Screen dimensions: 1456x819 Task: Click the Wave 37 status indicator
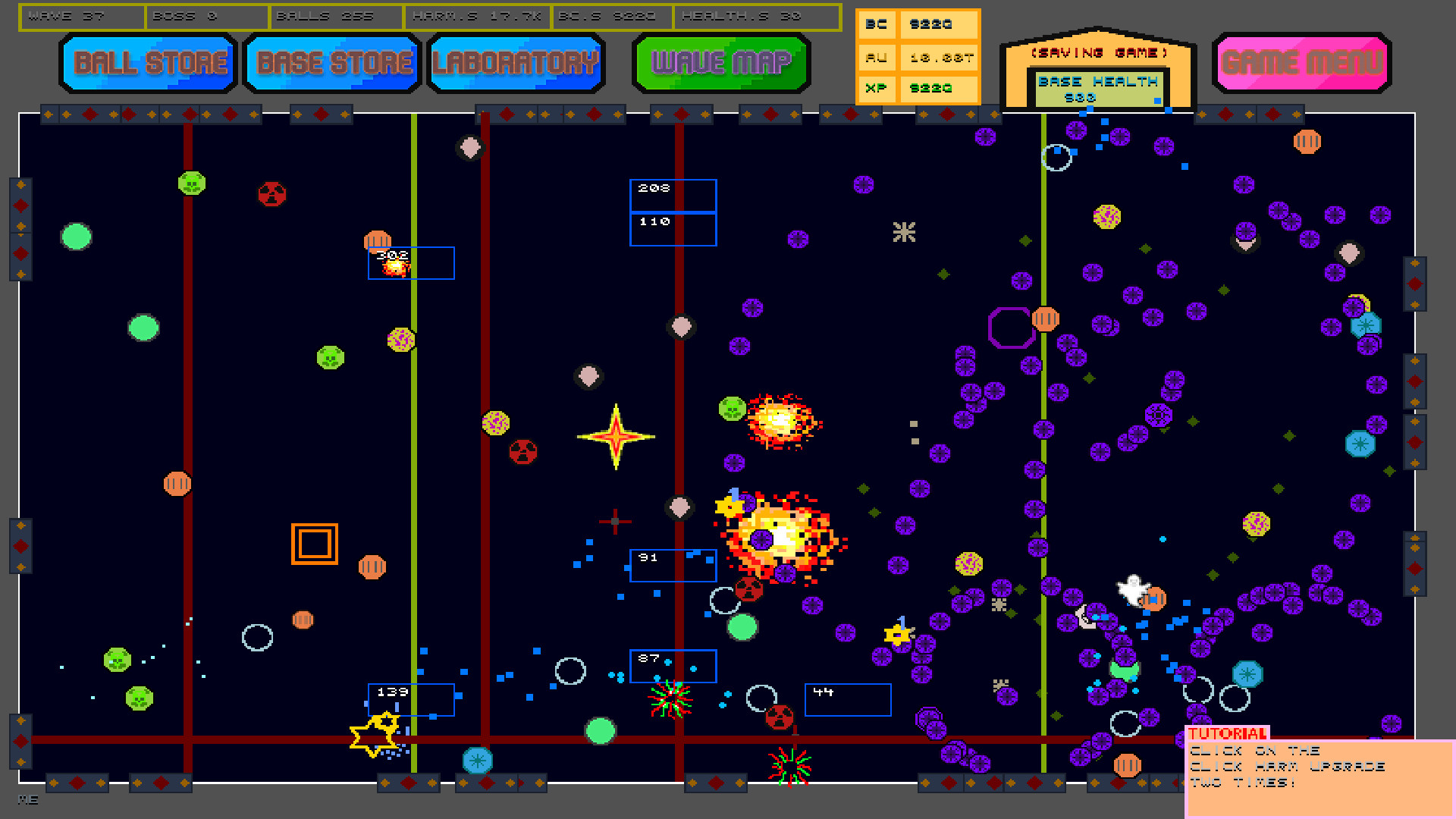(82, 15)
